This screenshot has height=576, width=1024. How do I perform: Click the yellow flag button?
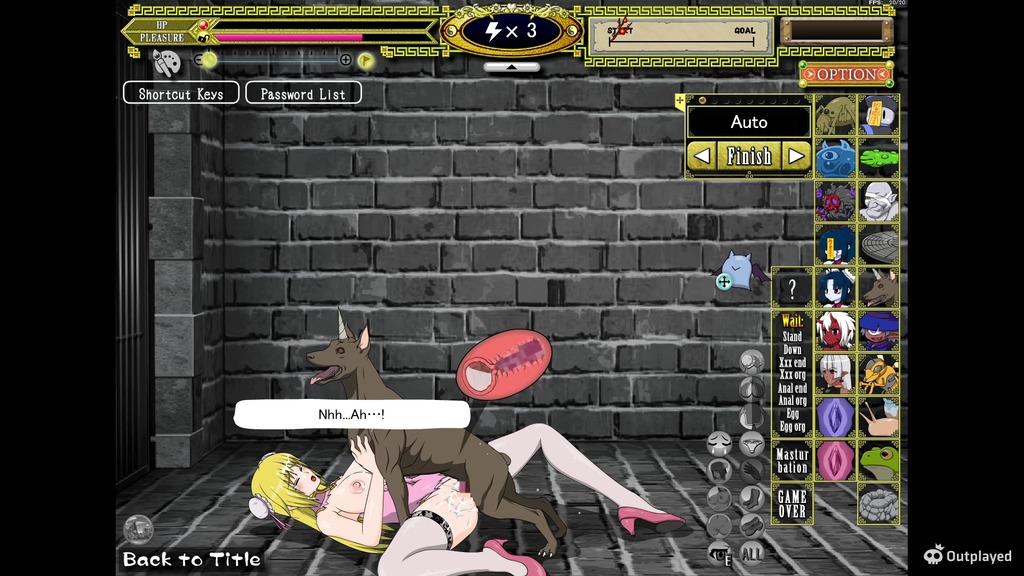pos(366,60)
